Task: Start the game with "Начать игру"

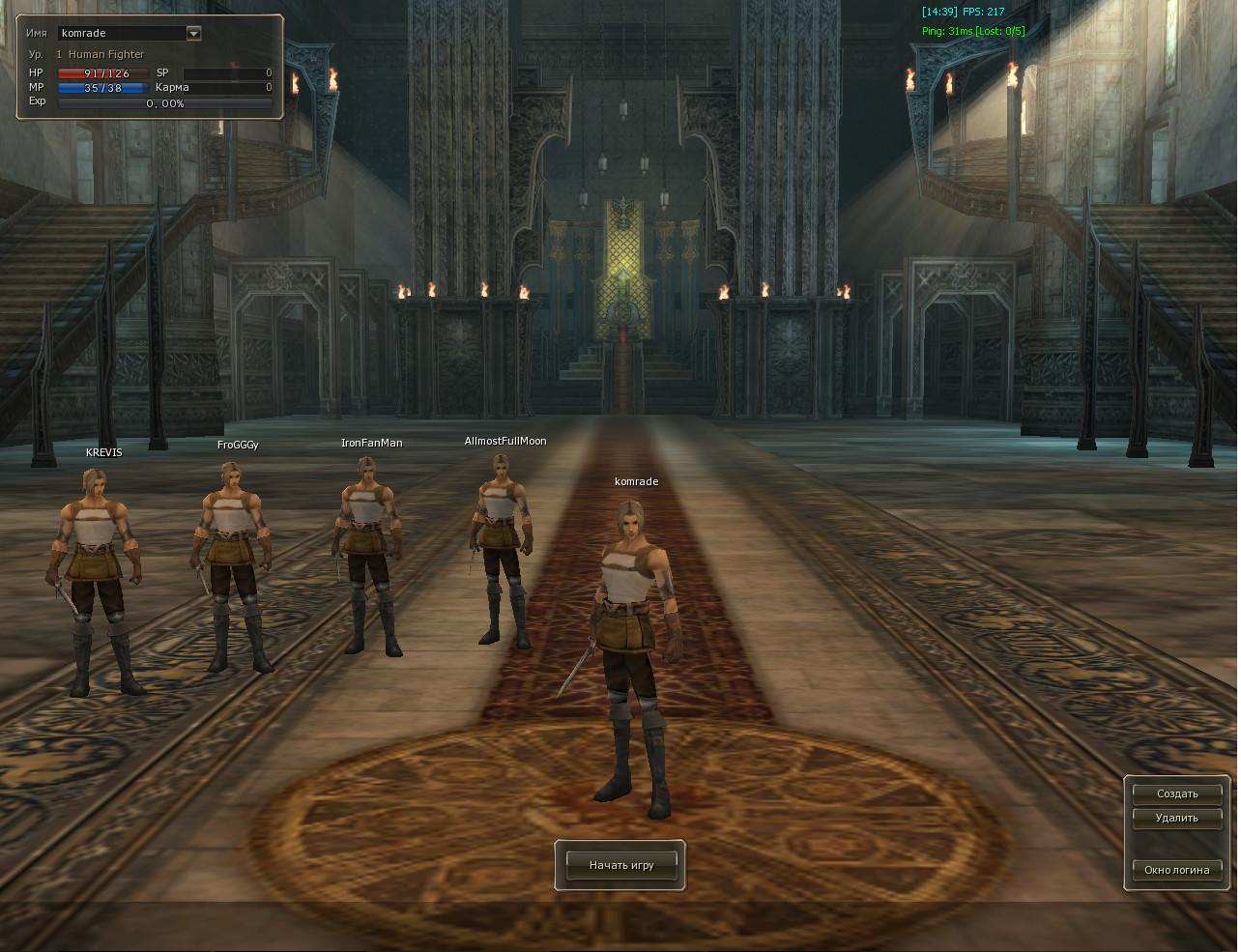Action: coord(621,865)
